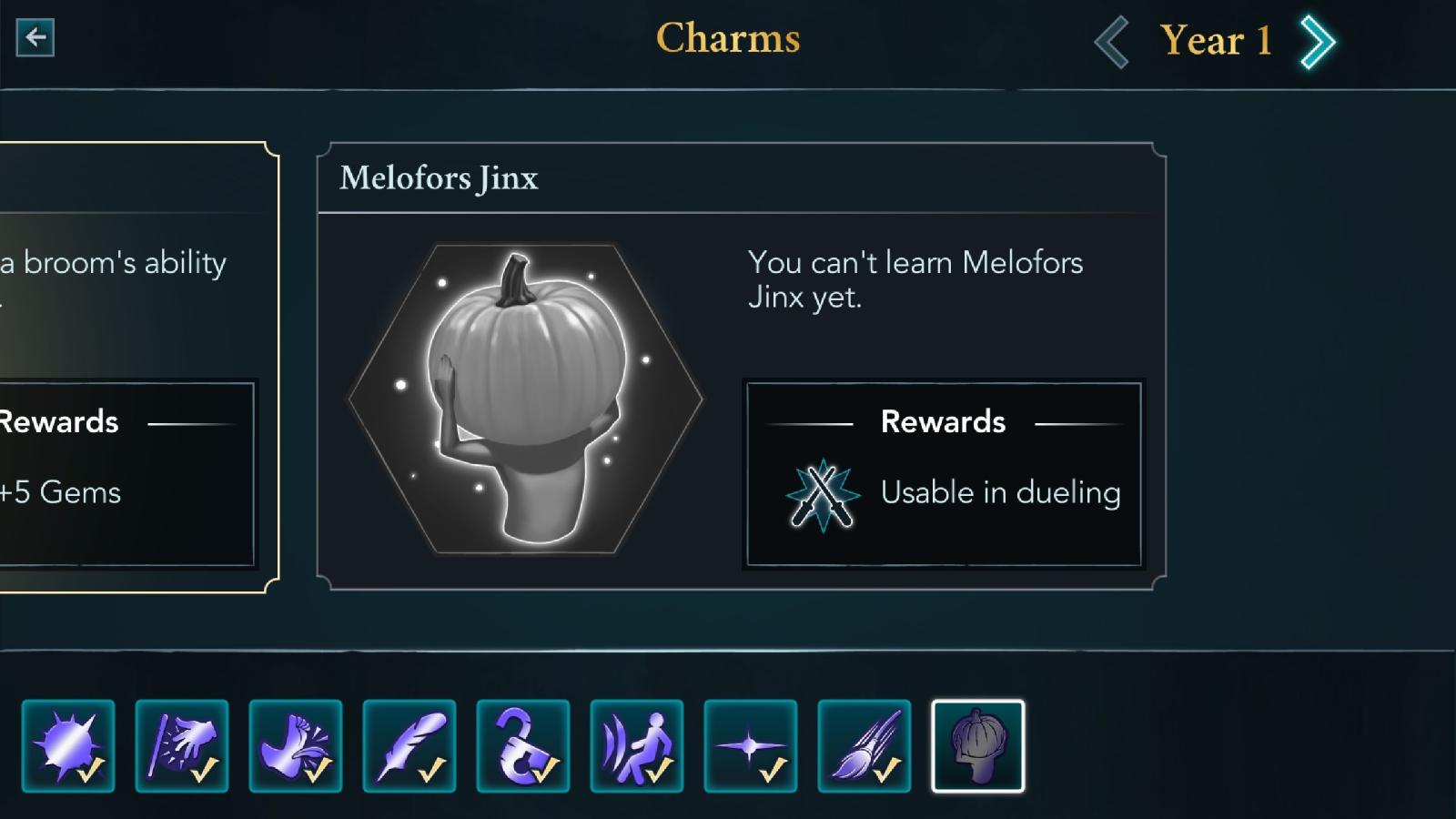Open the Melofors Jinx Rewards panel
Viewport: 1456px width, 819px height.
click(x=943, y=473)
